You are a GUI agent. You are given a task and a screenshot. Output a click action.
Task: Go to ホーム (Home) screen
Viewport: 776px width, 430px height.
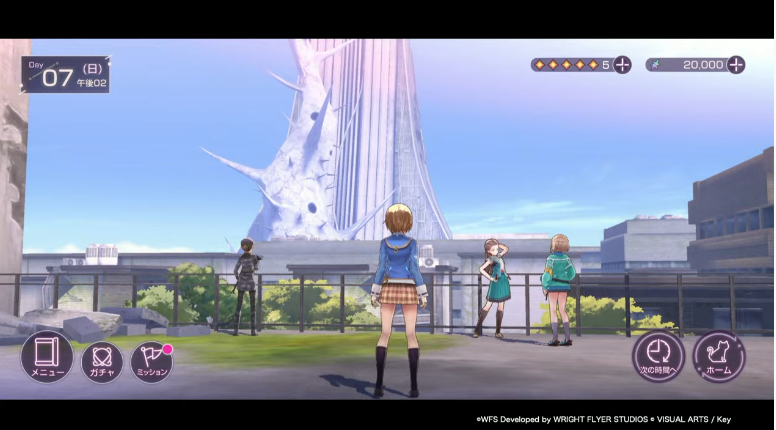click(718, 357)
